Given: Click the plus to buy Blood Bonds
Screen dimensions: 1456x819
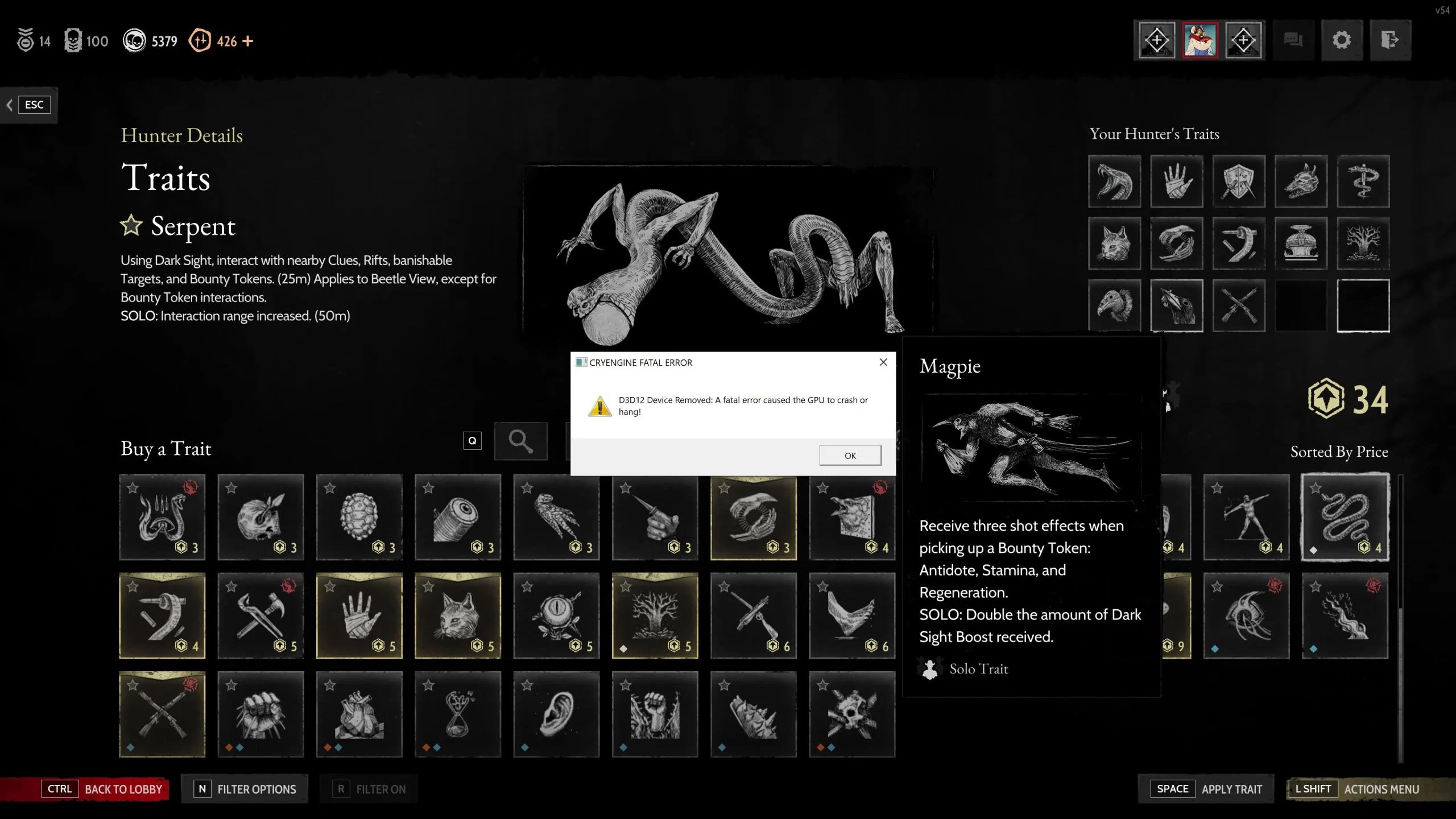Looking at the screenshot, I should click(247, 40).
